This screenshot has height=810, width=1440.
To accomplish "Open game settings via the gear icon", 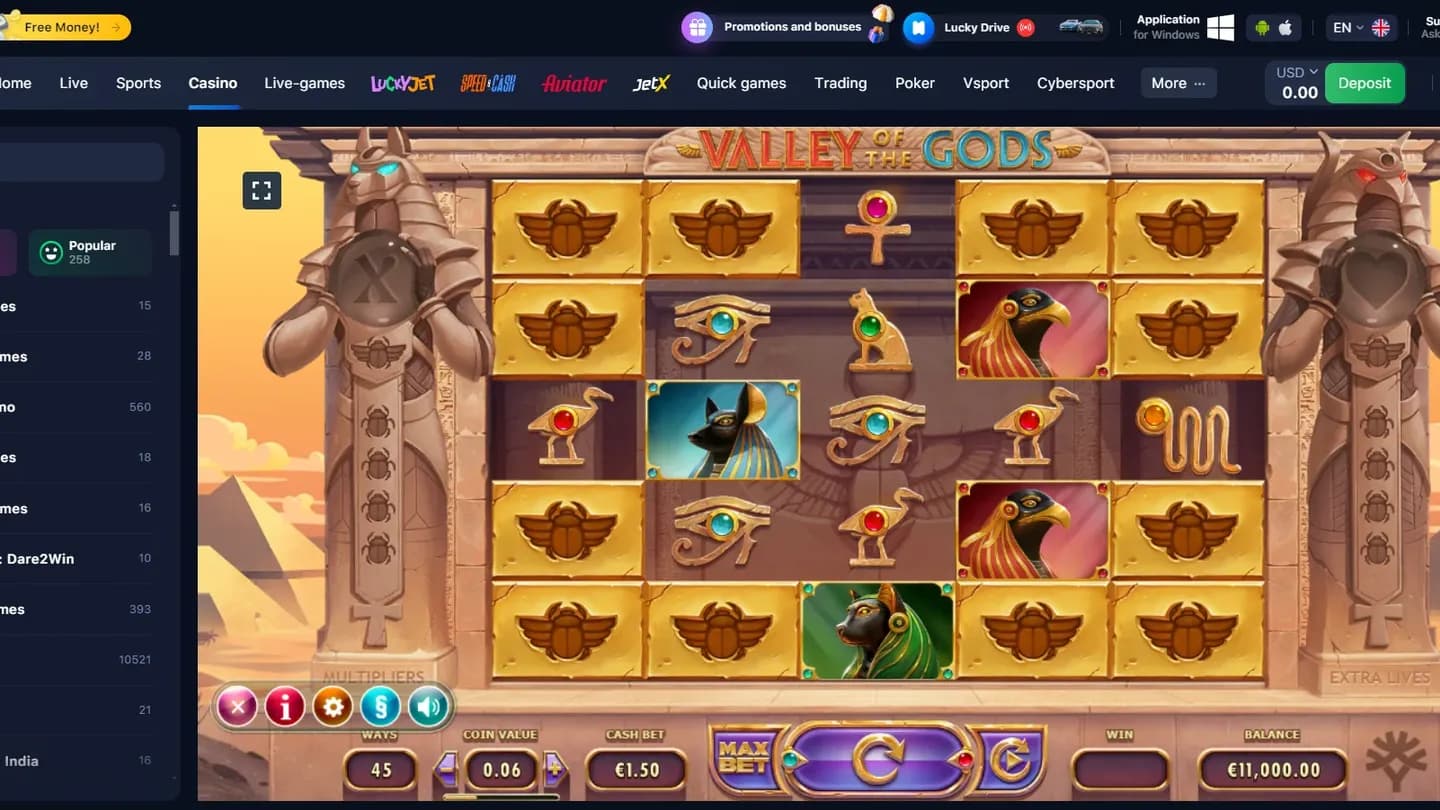I will point(333,706).
